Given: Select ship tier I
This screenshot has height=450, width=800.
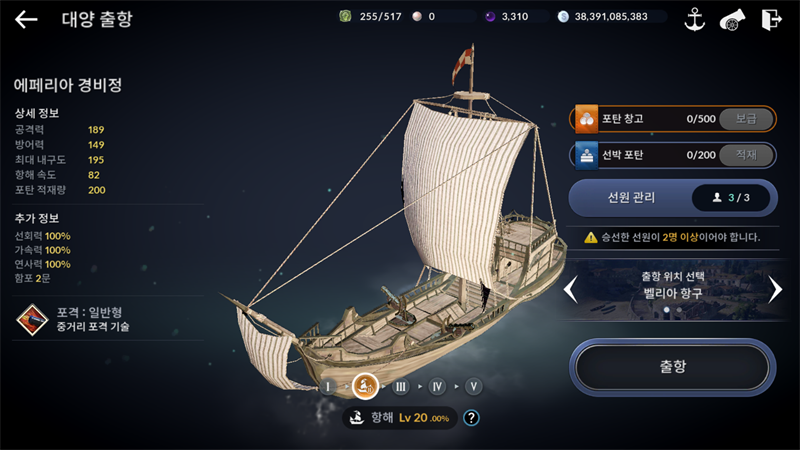Looking at the screenshot, I should (x=328, y=386).
